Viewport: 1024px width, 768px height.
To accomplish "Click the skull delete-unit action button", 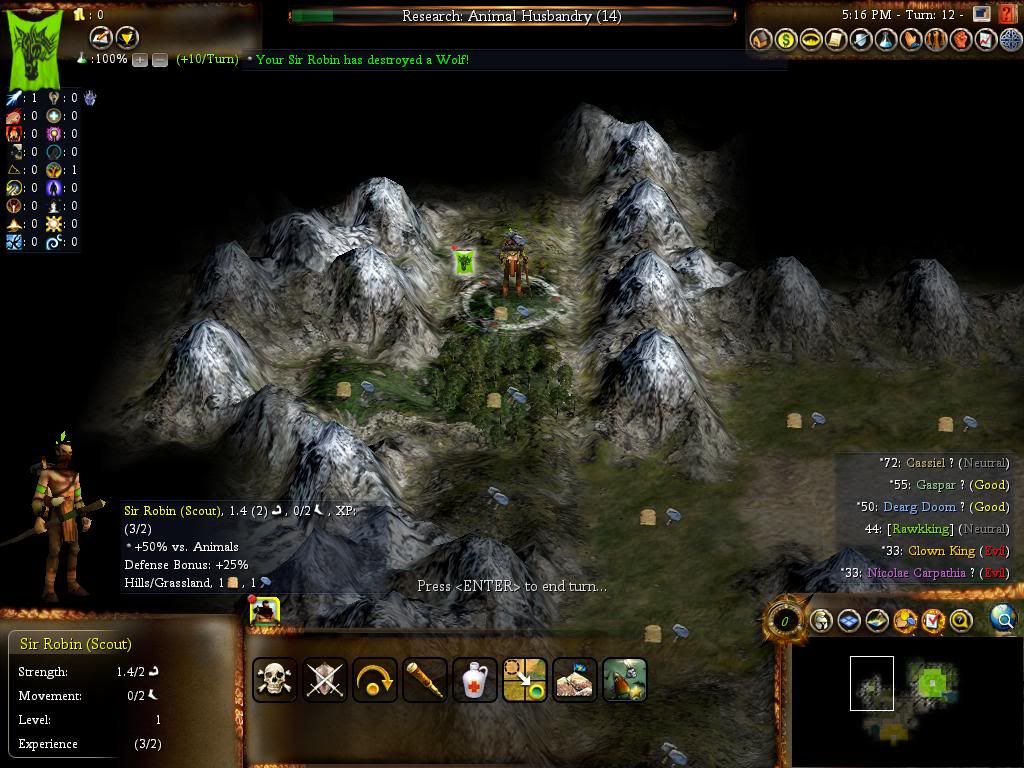I will tap(275, 680).
